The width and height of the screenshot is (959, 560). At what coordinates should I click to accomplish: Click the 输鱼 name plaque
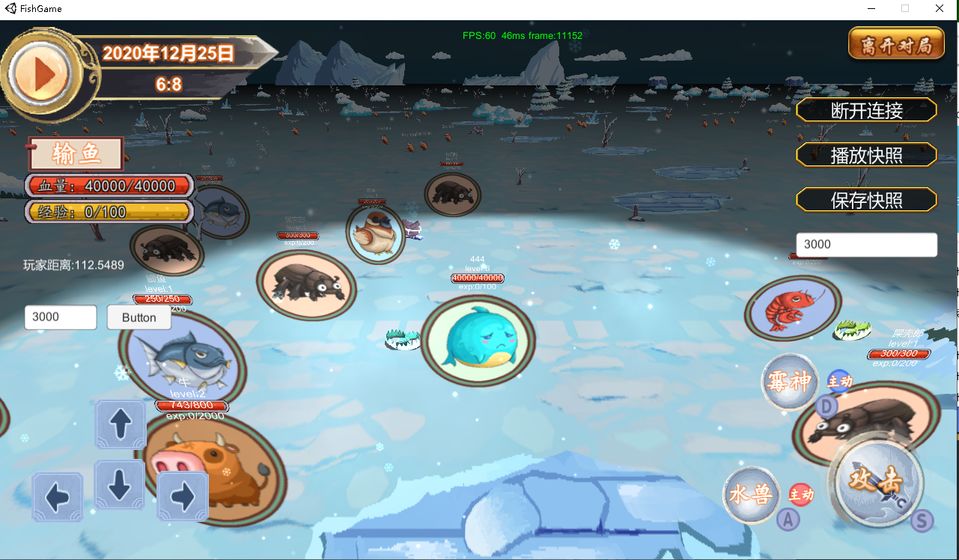tap(76, 154)
